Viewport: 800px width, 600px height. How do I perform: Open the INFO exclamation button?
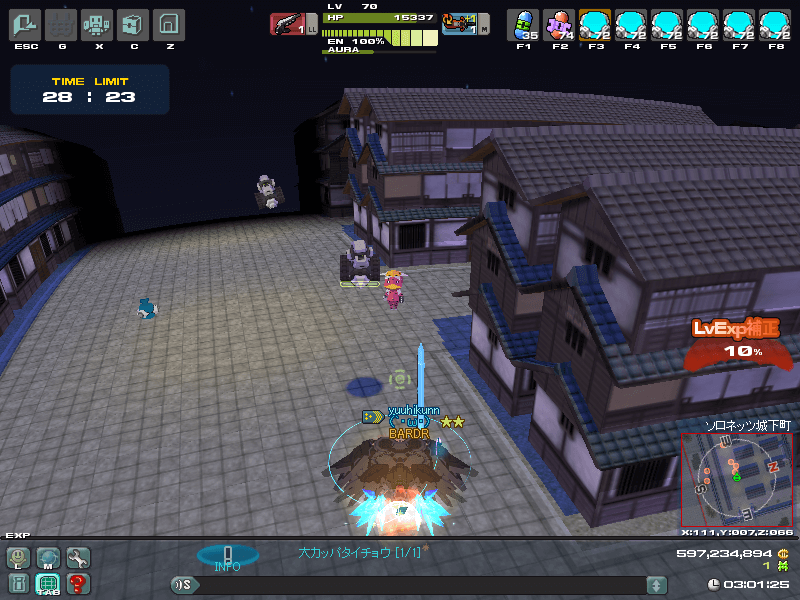pos(227,557)
